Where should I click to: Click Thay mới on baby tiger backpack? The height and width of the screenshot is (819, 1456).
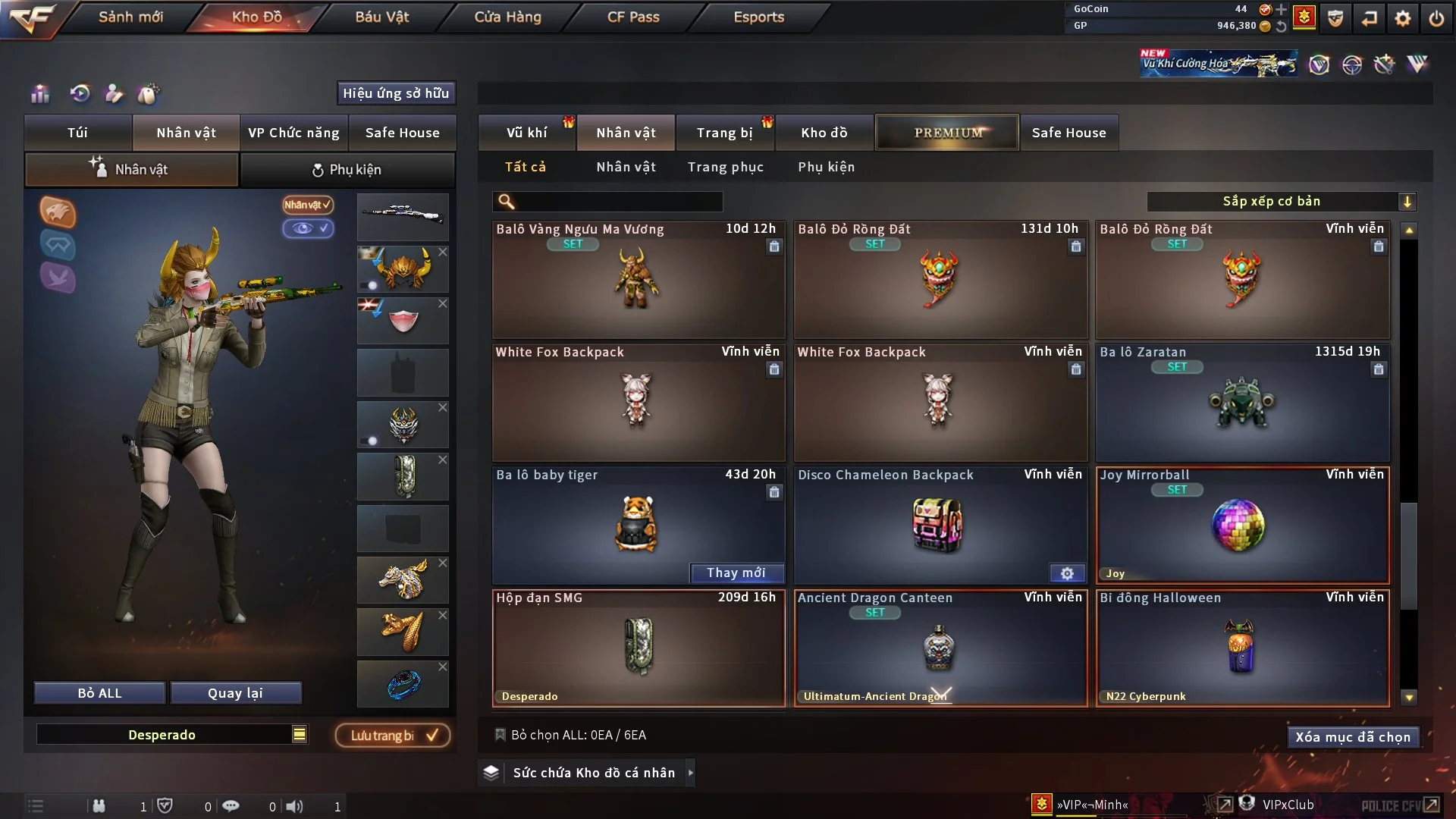click(x=736, y=573)
